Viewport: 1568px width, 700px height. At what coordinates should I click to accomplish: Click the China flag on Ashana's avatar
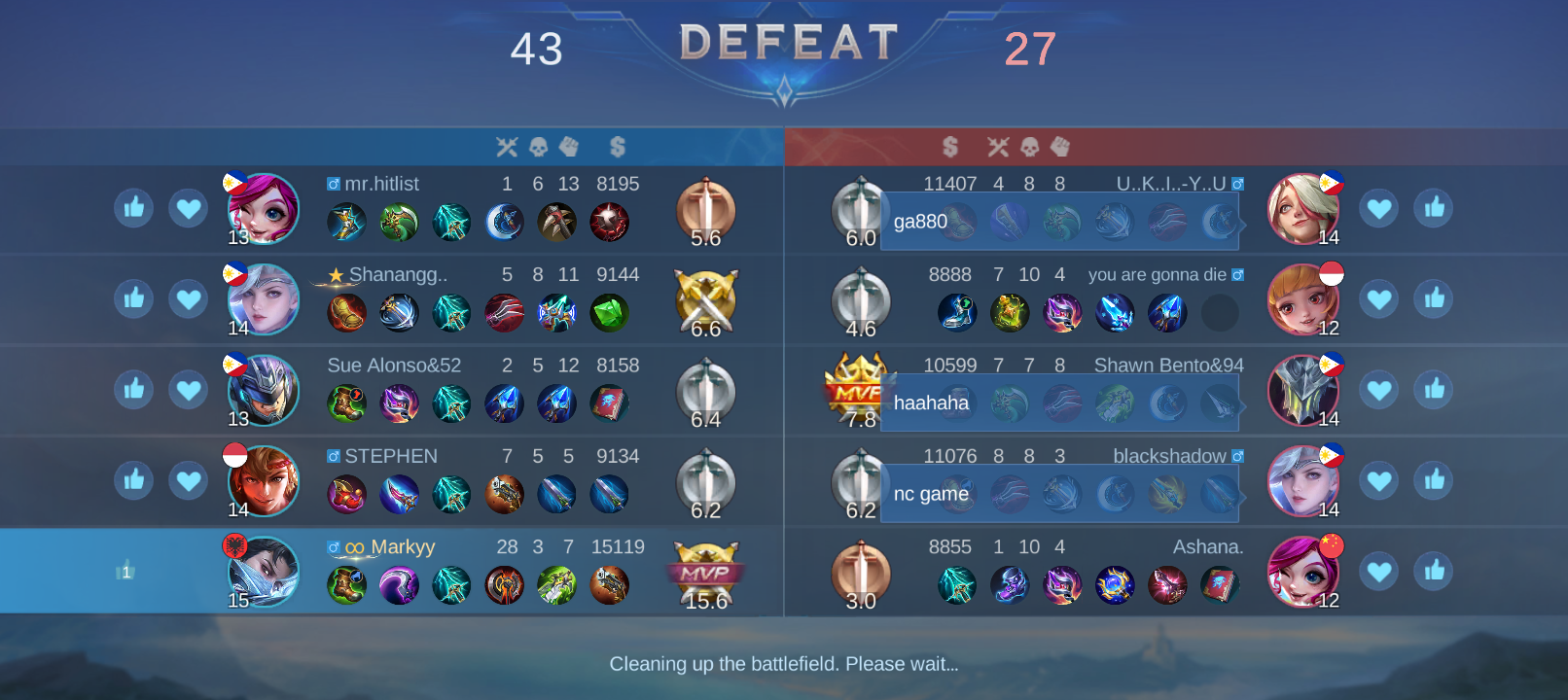pos(1333,546)
